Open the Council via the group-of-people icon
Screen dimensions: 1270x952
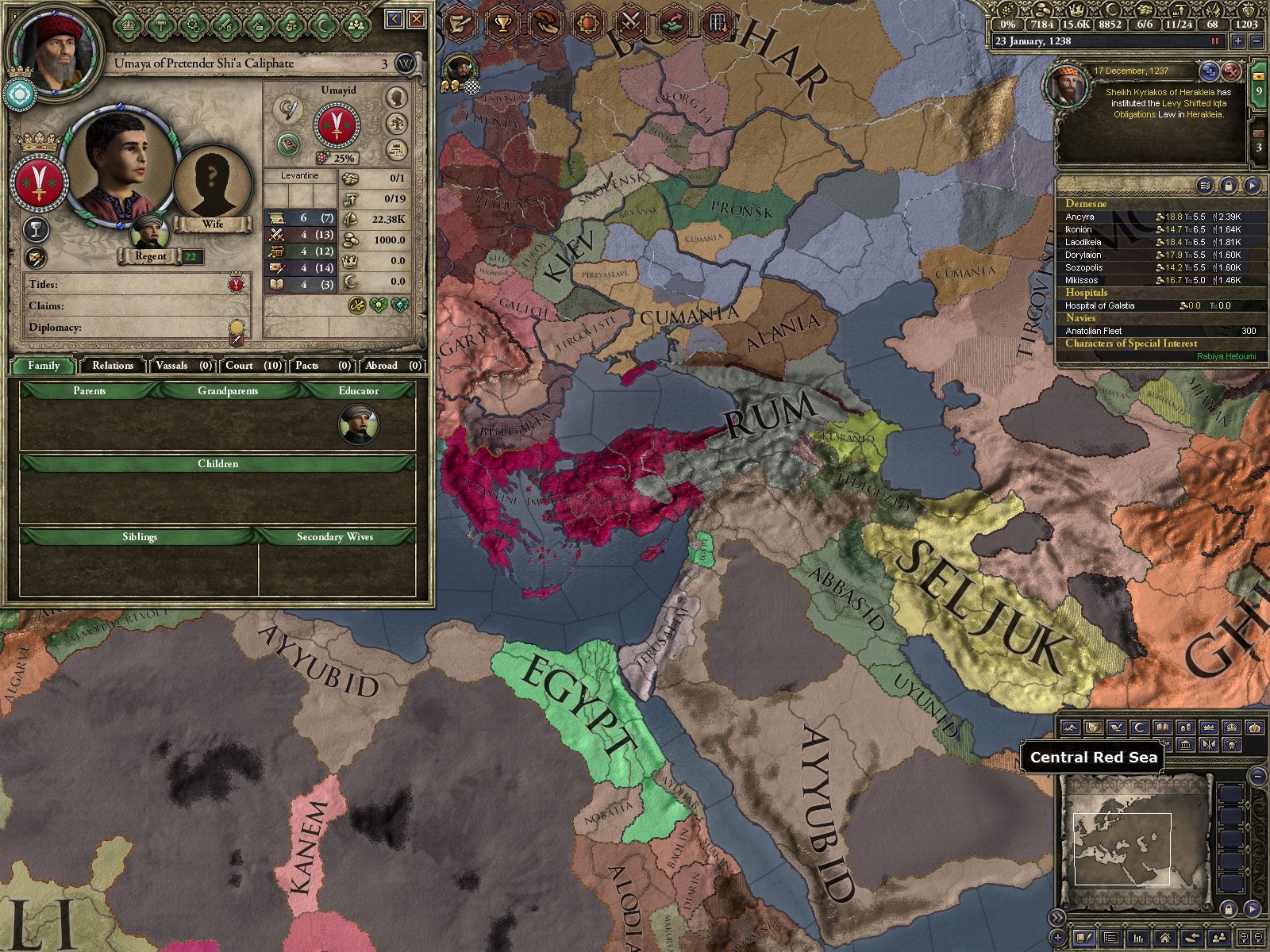pyautogui.click(x=357, y=25)
